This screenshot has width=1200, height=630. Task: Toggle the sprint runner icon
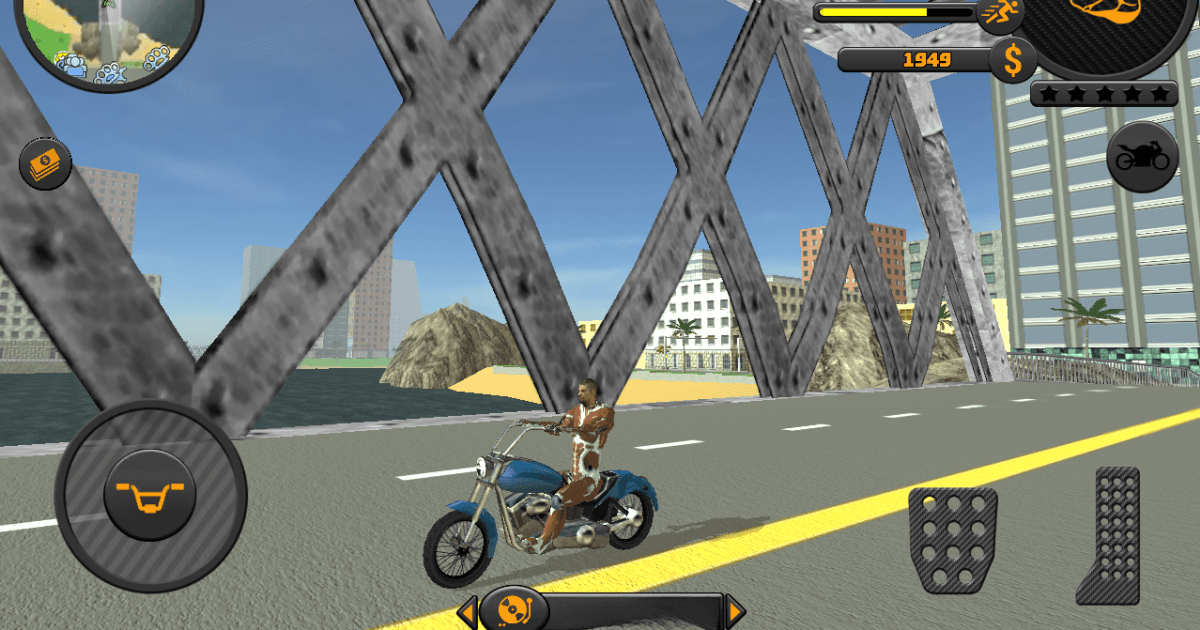pyautogui.click(x=1000, y=14)
